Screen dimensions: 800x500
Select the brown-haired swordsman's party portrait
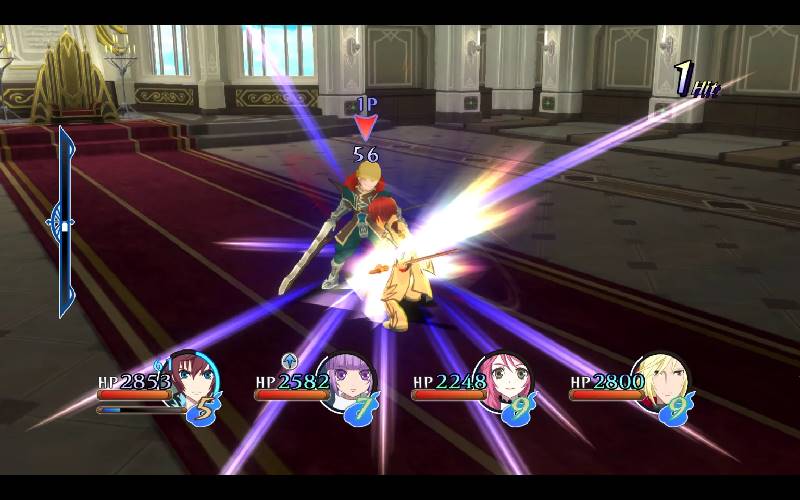190,378
